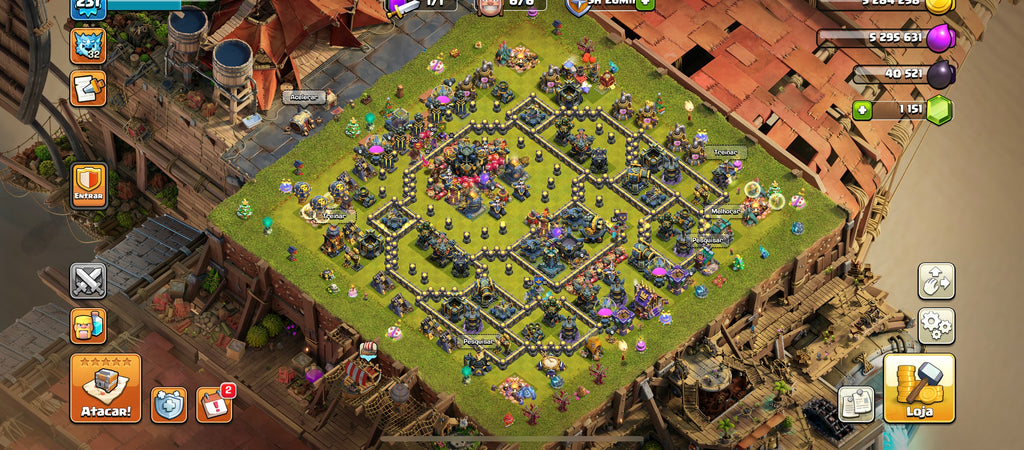1024x450 pixels.
Task: Buy gems with the green plus button
Action: point(862,110)
